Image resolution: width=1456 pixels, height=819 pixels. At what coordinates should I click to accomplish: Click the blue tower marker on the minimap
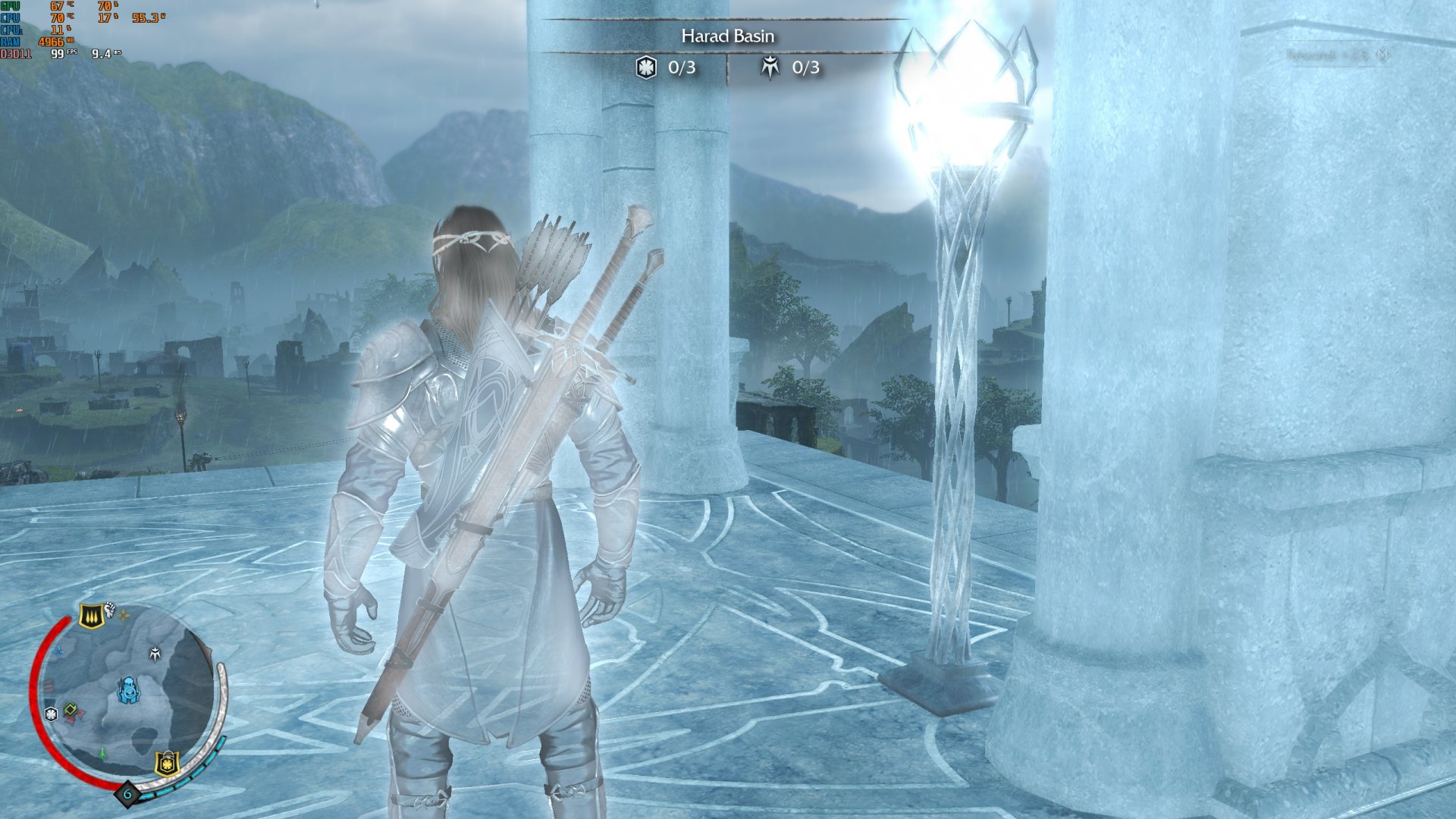tap(127, 690)
